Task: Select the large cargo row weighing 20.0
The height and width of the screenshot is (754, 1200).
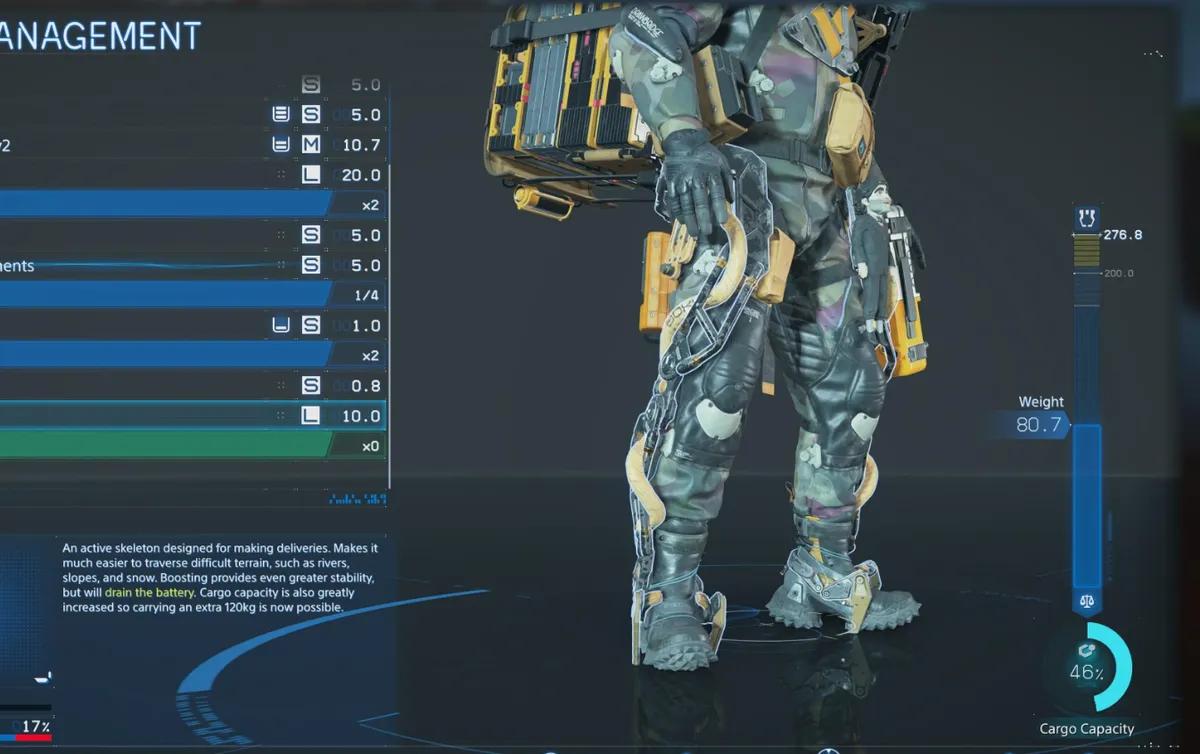Action: point(190,175)
